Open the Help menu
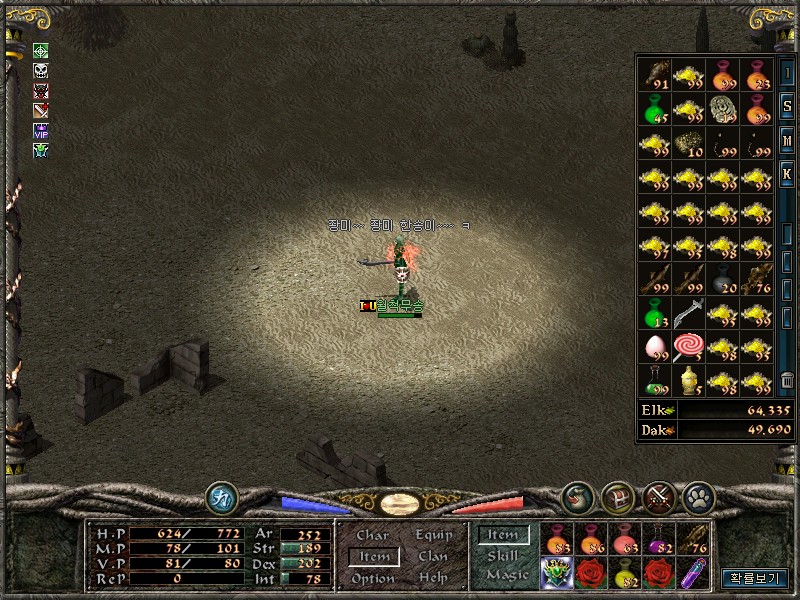Image resolution: width=800 pixels, height=600 pixels. pyautogui.click(x=433, y=578)
